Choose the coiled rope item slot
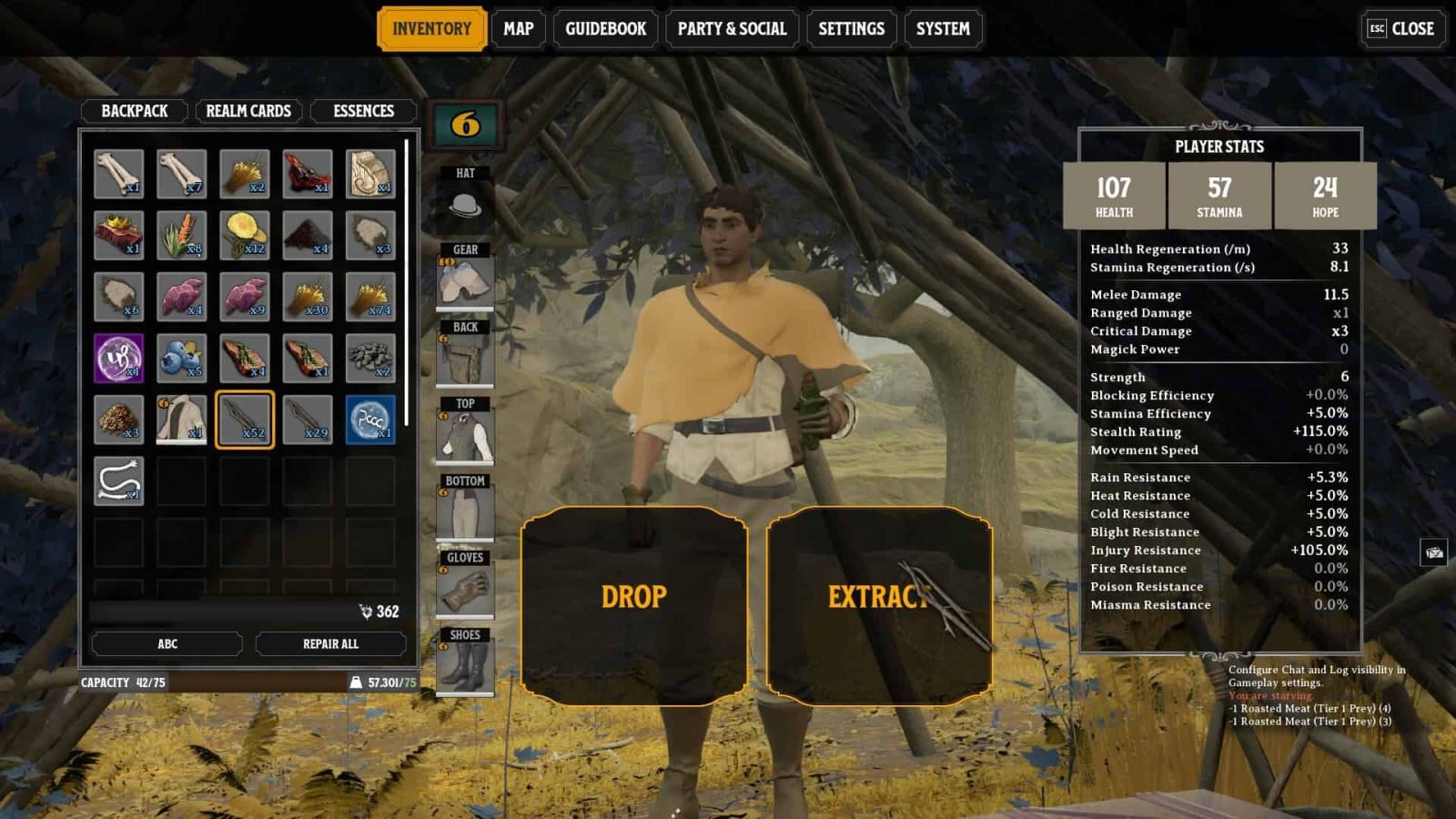This screenshot has width=1456, height=819. (x=118, y=480)
